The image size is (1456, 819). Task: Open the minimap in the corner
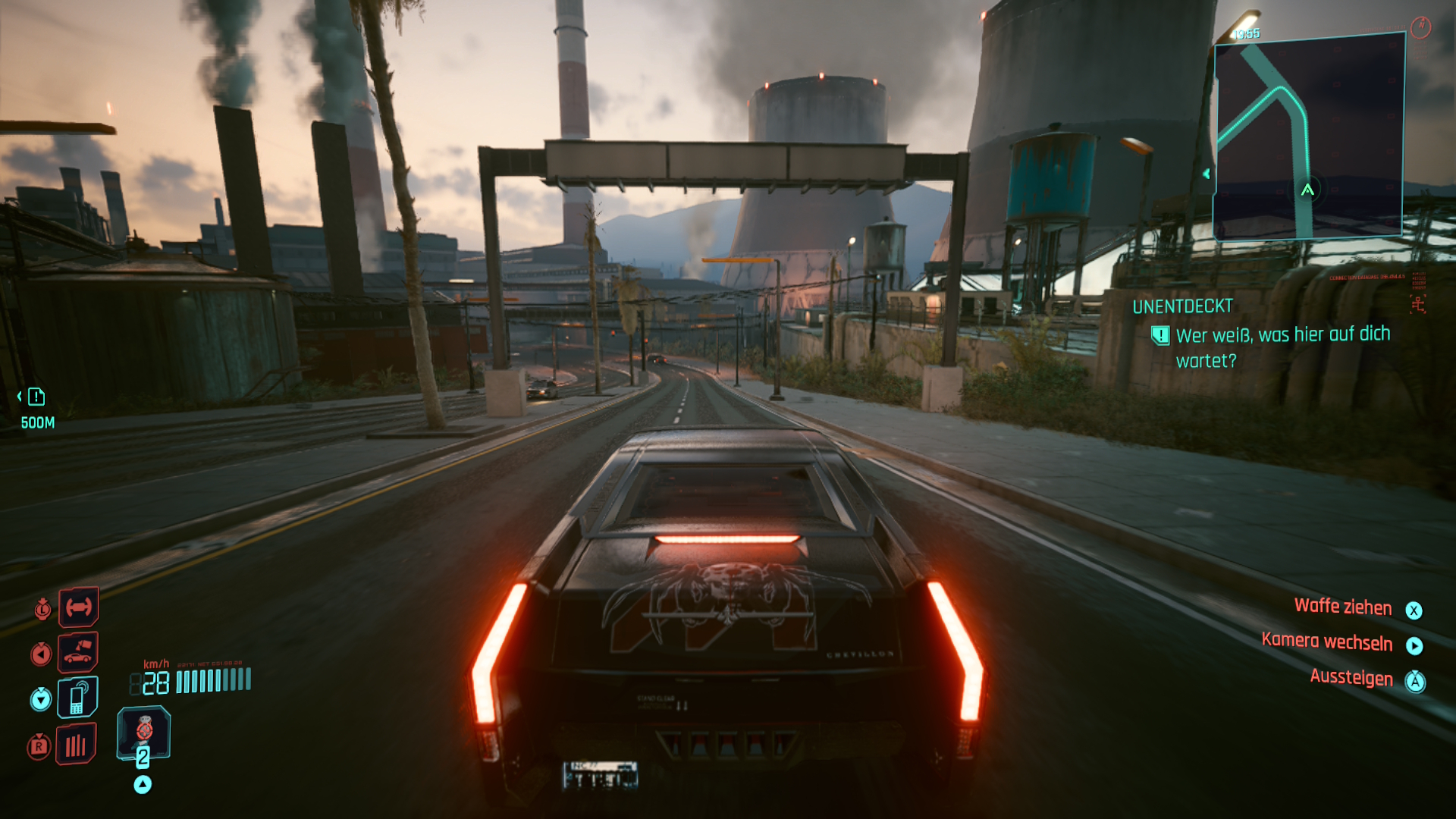point(1308,136)
